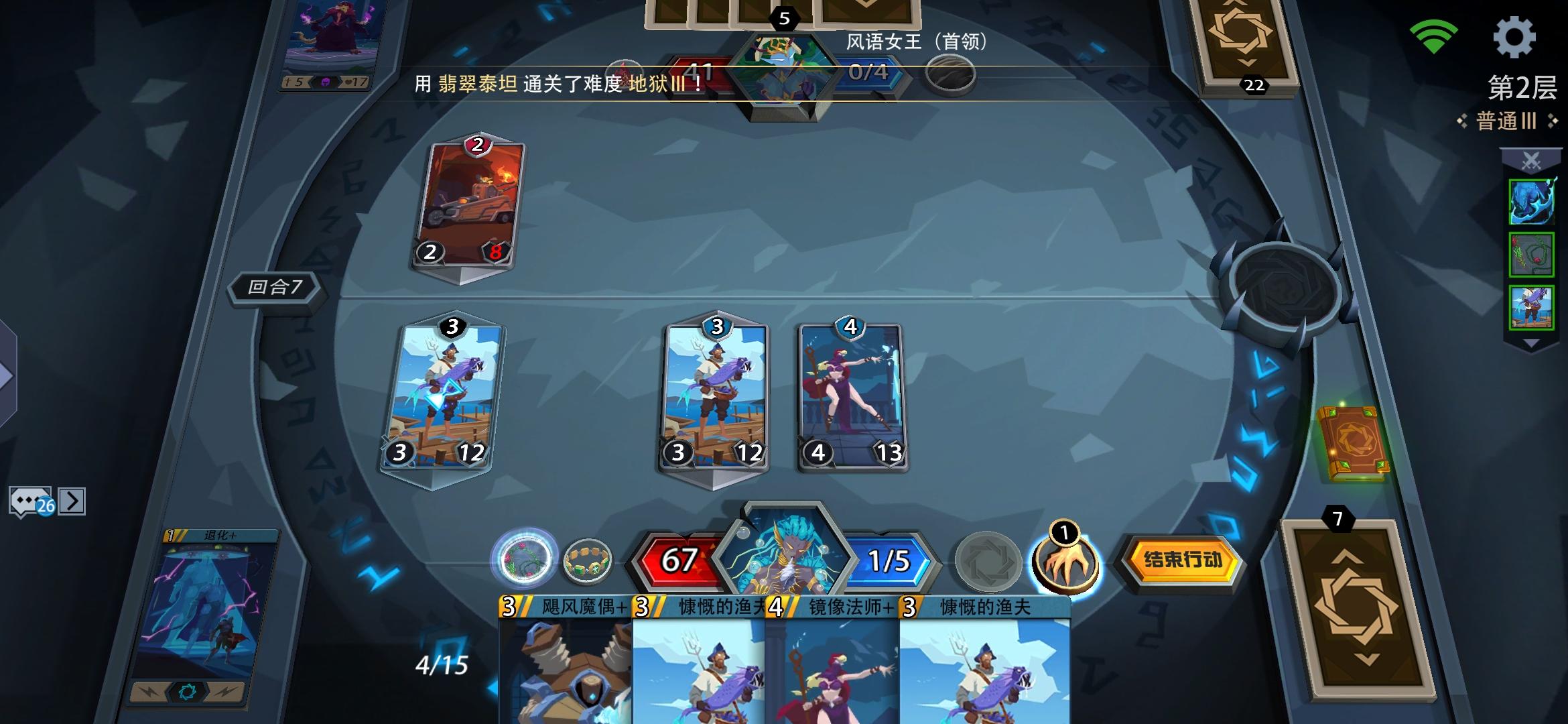Open the glowing orange spellbook on the right
This screenshot has height=724, width=1568.
pos(1354,442)
